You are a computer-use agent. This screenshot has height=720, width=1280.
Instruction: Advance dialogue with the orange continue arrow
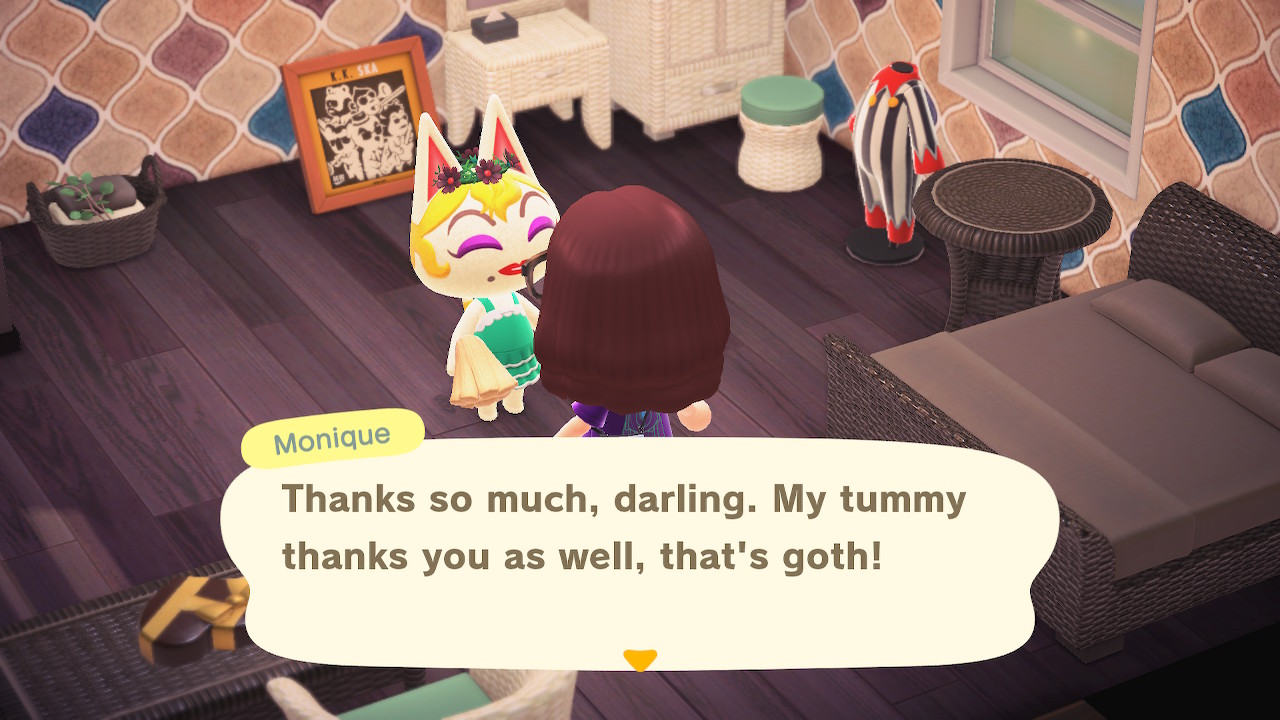639,659
